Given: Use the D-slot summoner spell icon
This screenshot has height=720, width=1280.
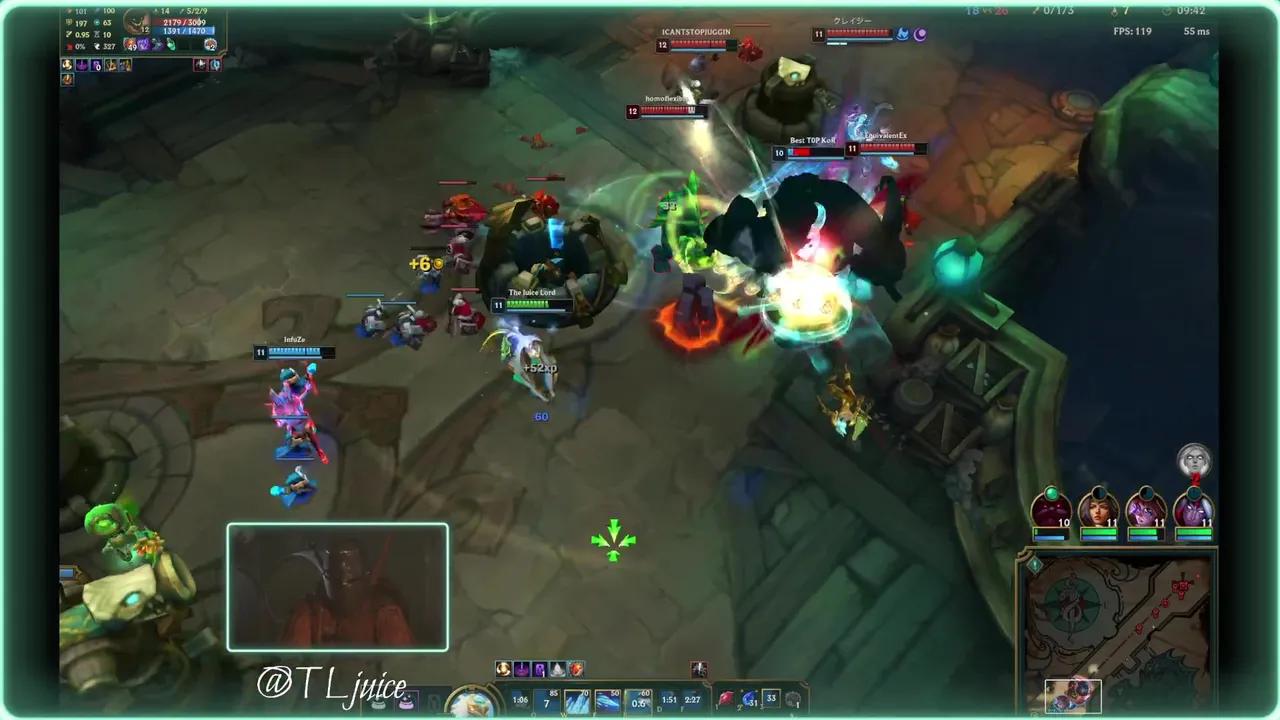Looking at the screenshot, I should coord(668,700).
